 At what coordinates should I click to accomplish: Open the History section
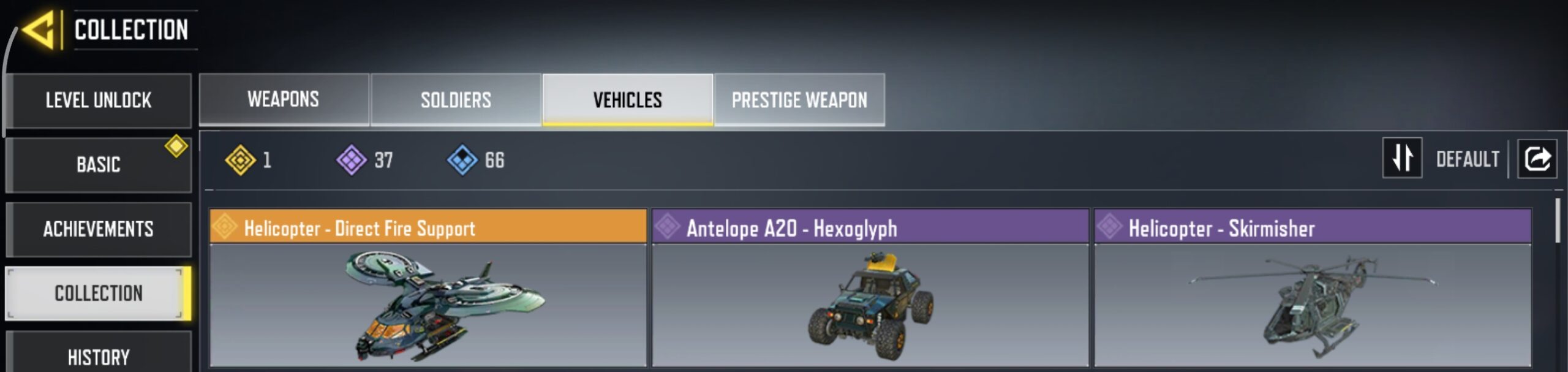(x=98, y=357)
